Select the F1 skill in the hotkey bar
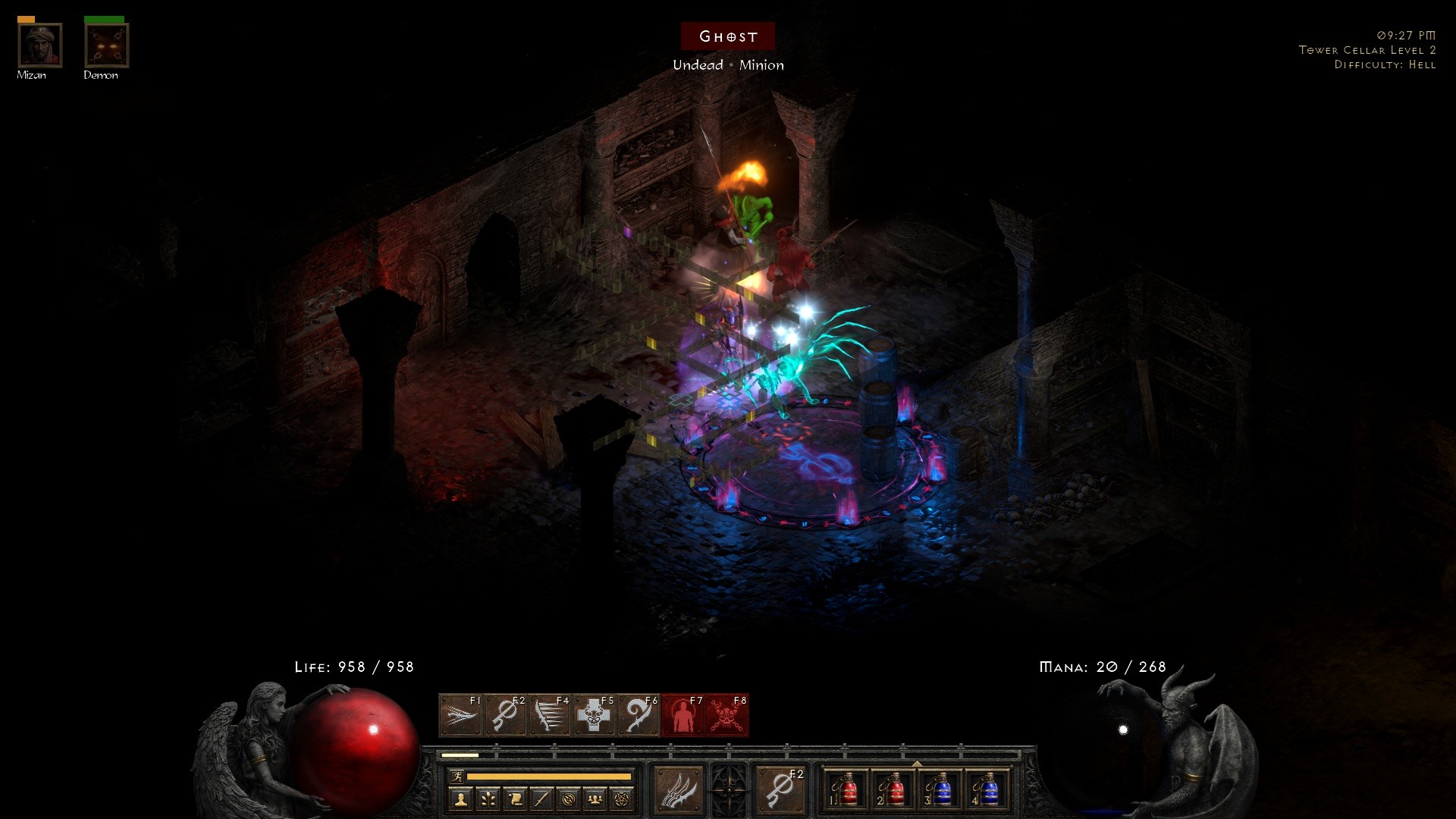 click(460, 715)
